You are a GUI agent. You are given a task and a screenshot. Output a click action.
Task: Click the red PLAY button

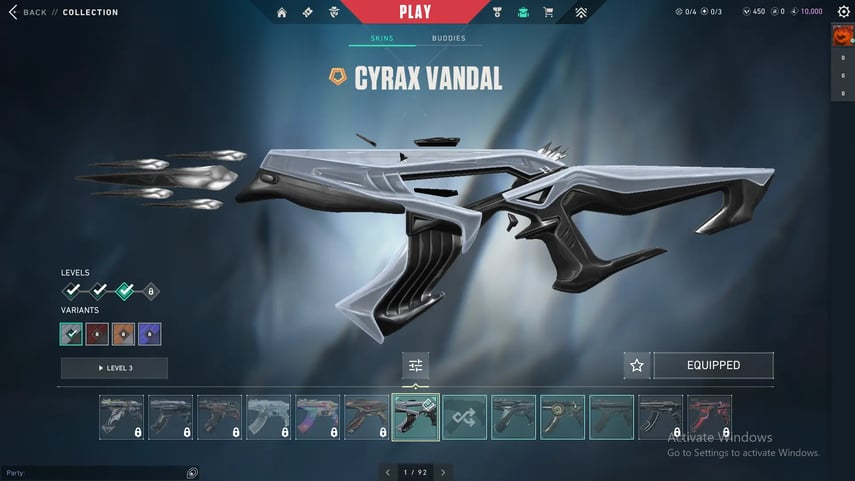click(414, 12)
